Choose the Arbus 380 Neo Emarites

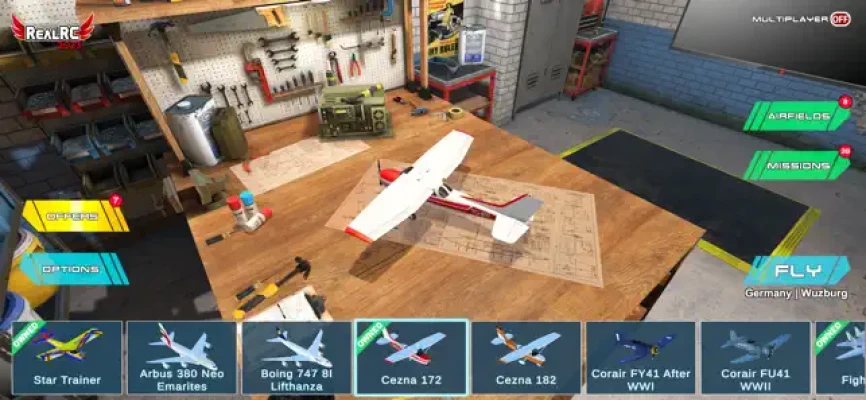[x=181, y=357]
